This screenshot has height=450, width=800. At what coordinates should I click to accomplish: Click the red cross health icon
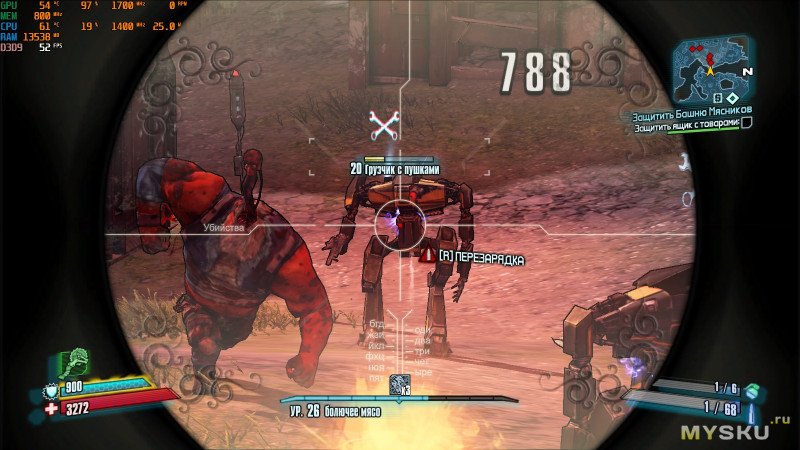tap(52, 408)
